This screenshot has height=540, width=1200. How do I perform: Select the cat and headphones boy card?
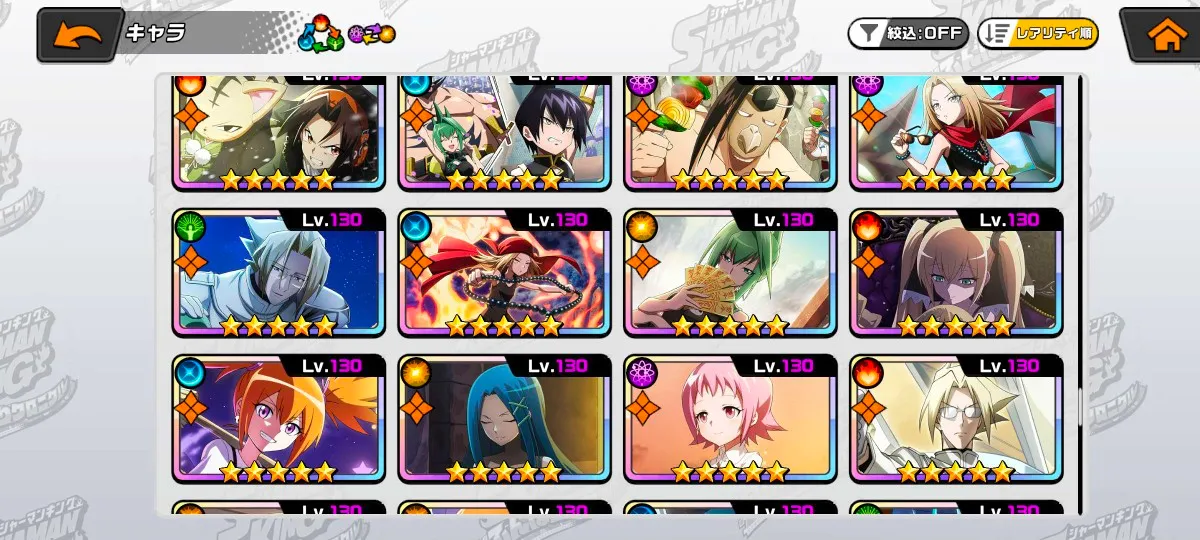(278, 130)
